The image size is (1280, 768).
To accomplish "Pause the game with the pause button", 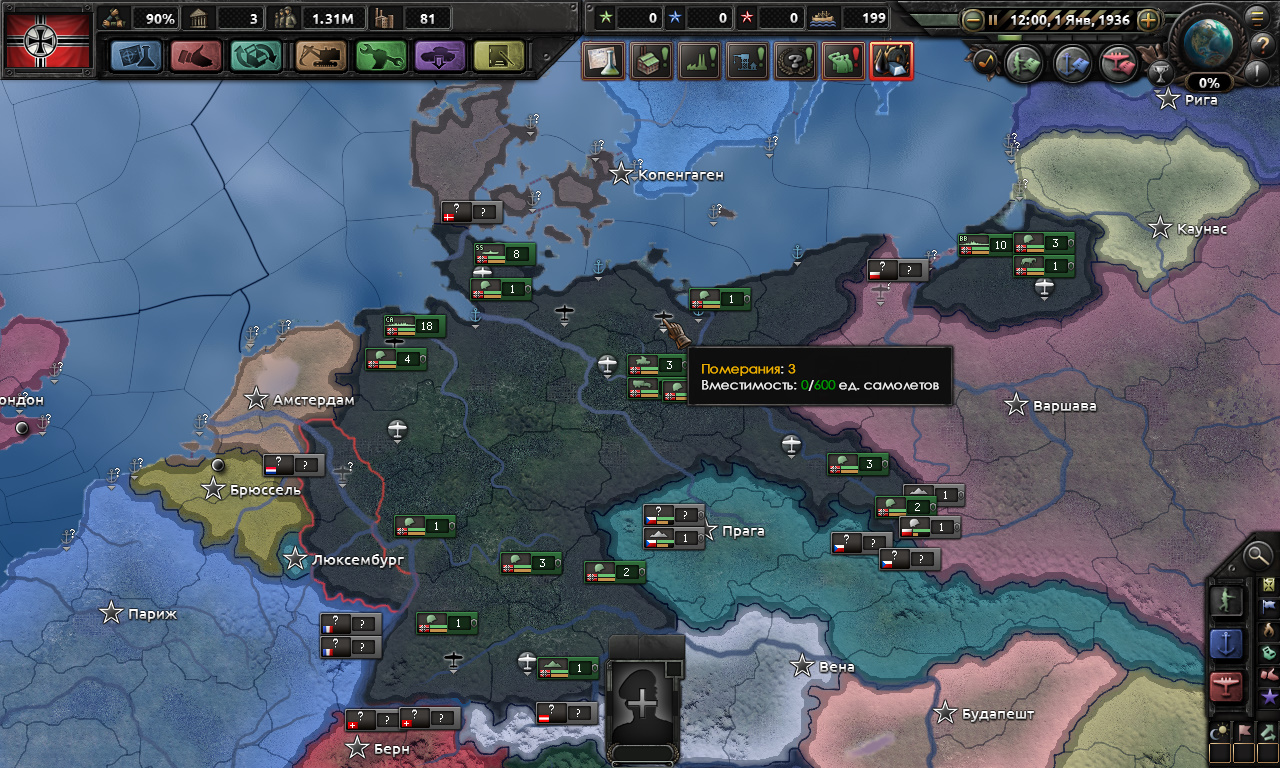I will coord(993,19).
